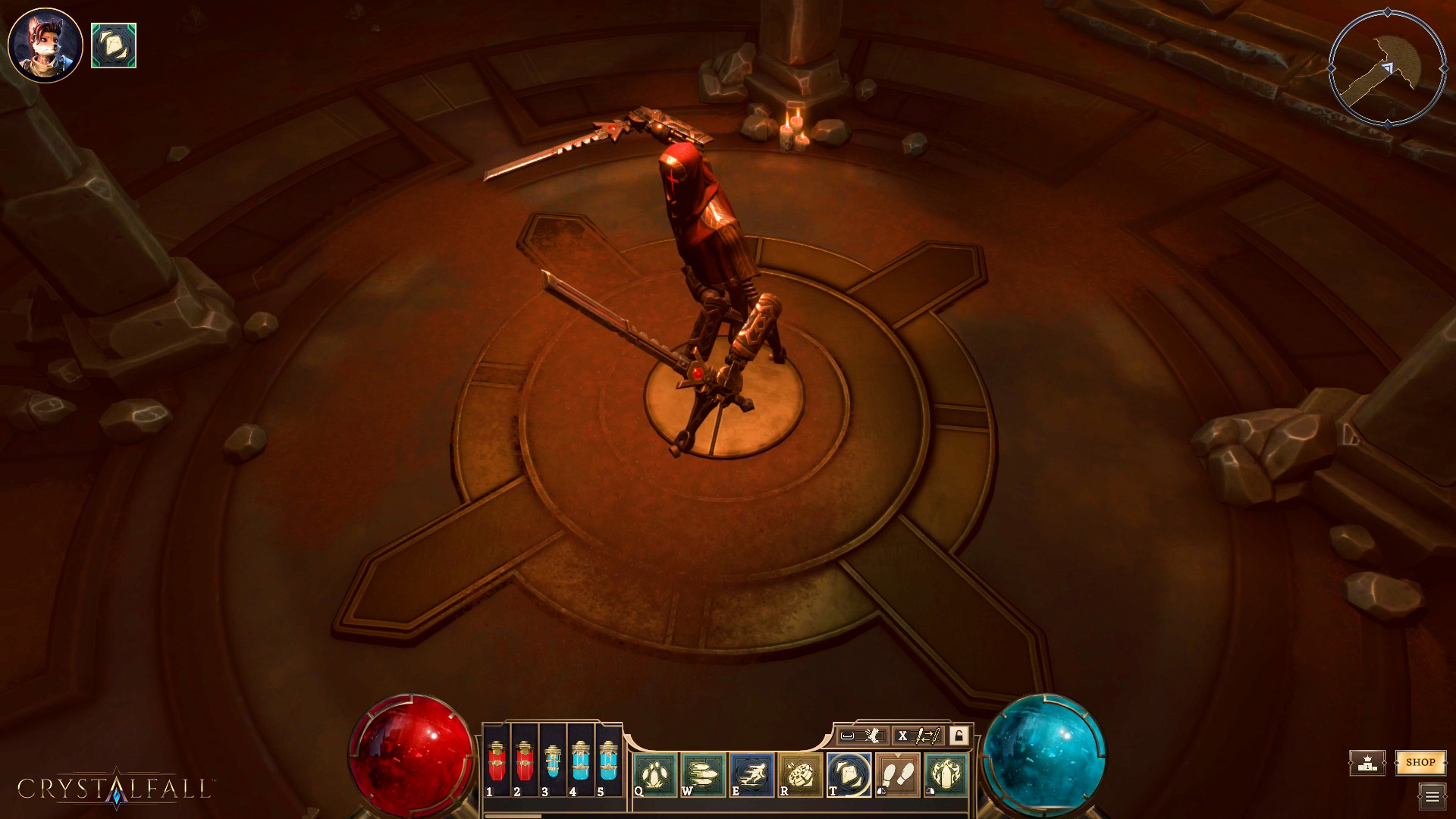The width and height of the screenshot is (1456, 819).
Task: Click the weapon swap X button
Action: pyautogui.click(x=902, y=736)
